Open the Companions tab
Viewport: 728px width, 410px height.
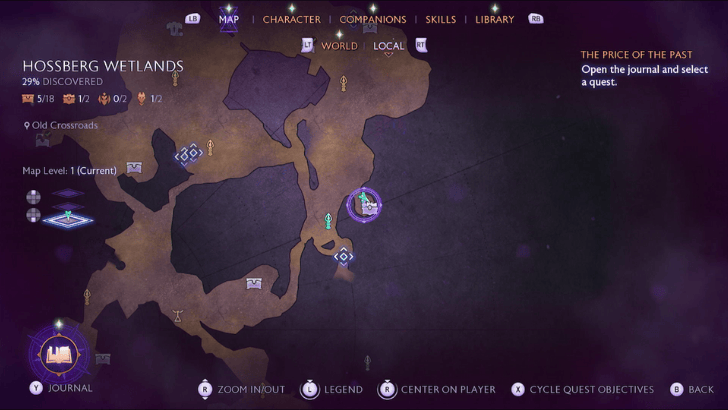372,19
